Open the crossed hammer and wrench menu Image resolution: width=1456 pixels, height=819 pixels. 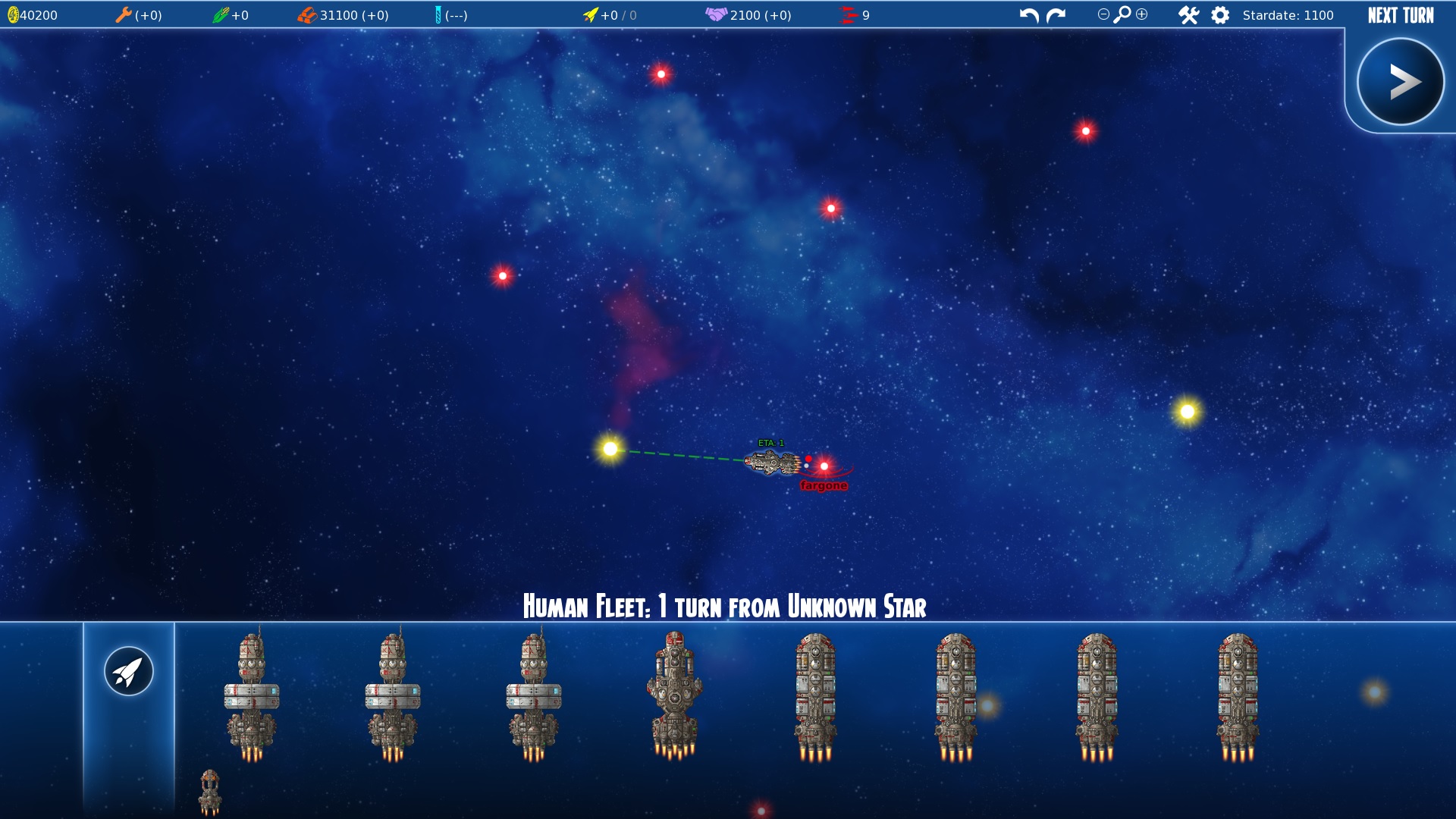1188,15
